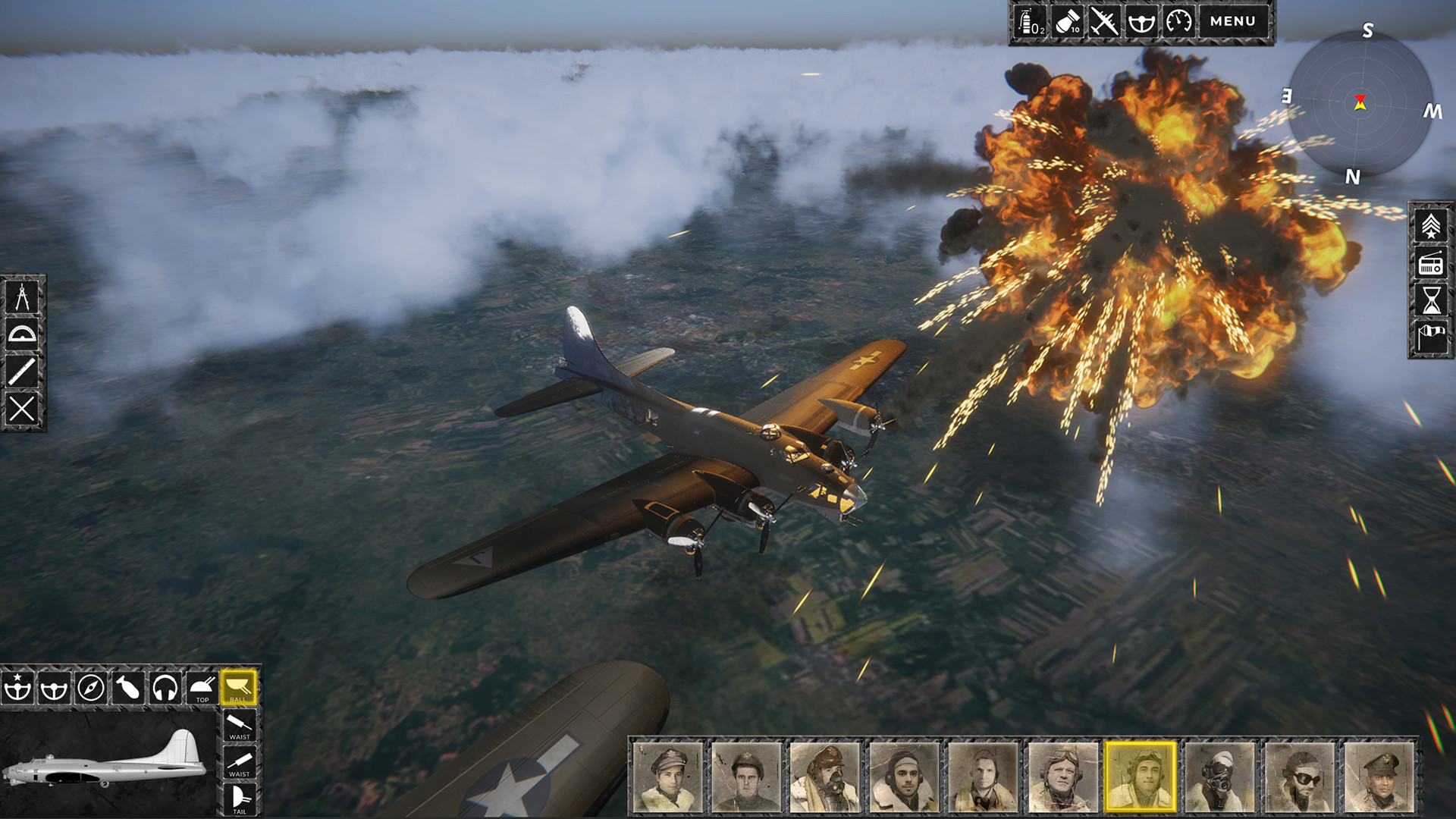Select the drafting compass tool on left sidebar

tap(23, 296)
